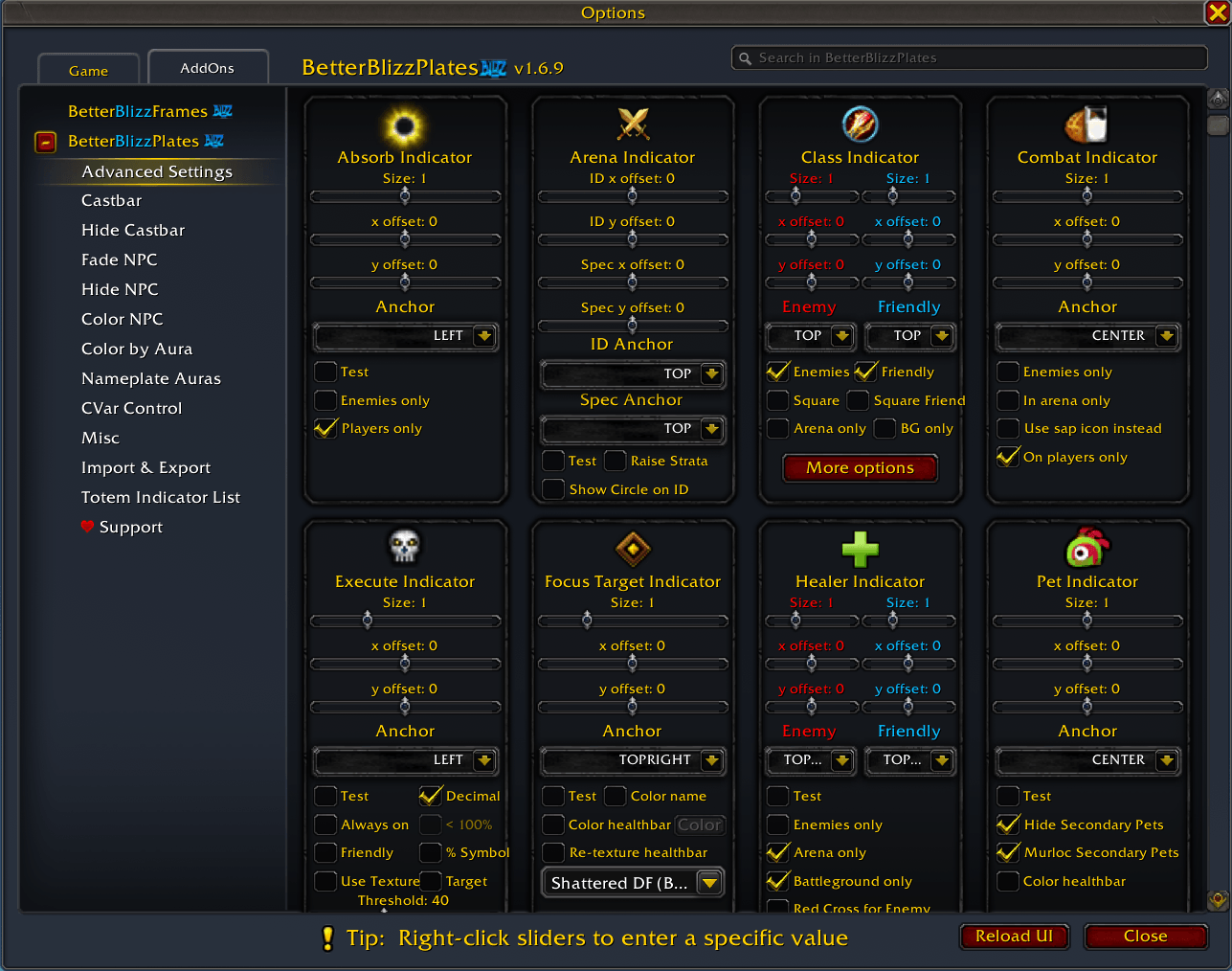Switch to the Game tab
The width and height of the screenshot is (1232, 971).
click(88, 69)
